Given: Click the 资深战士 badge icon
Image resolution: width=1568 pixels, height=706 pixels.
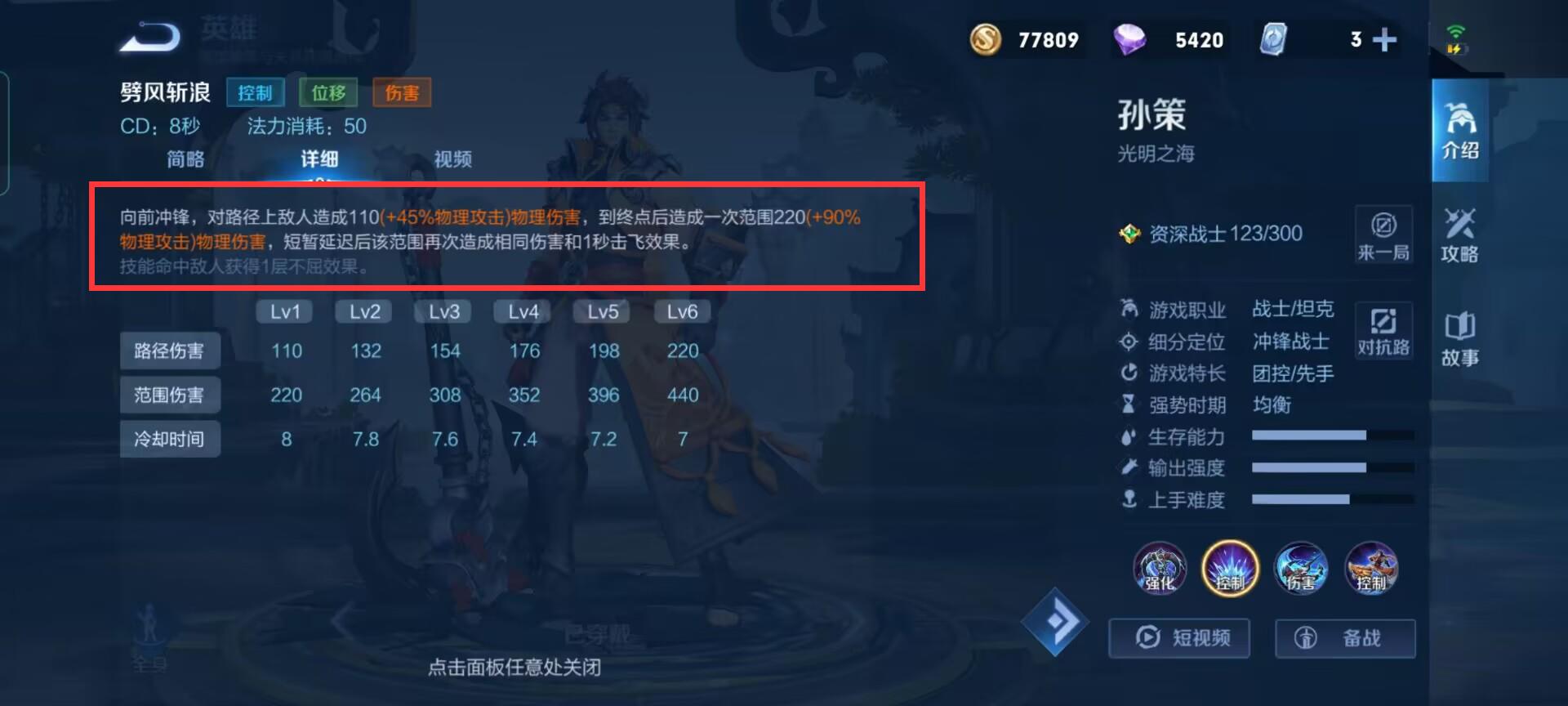Looking at the screenshot, I should [x=1131, y=234].
